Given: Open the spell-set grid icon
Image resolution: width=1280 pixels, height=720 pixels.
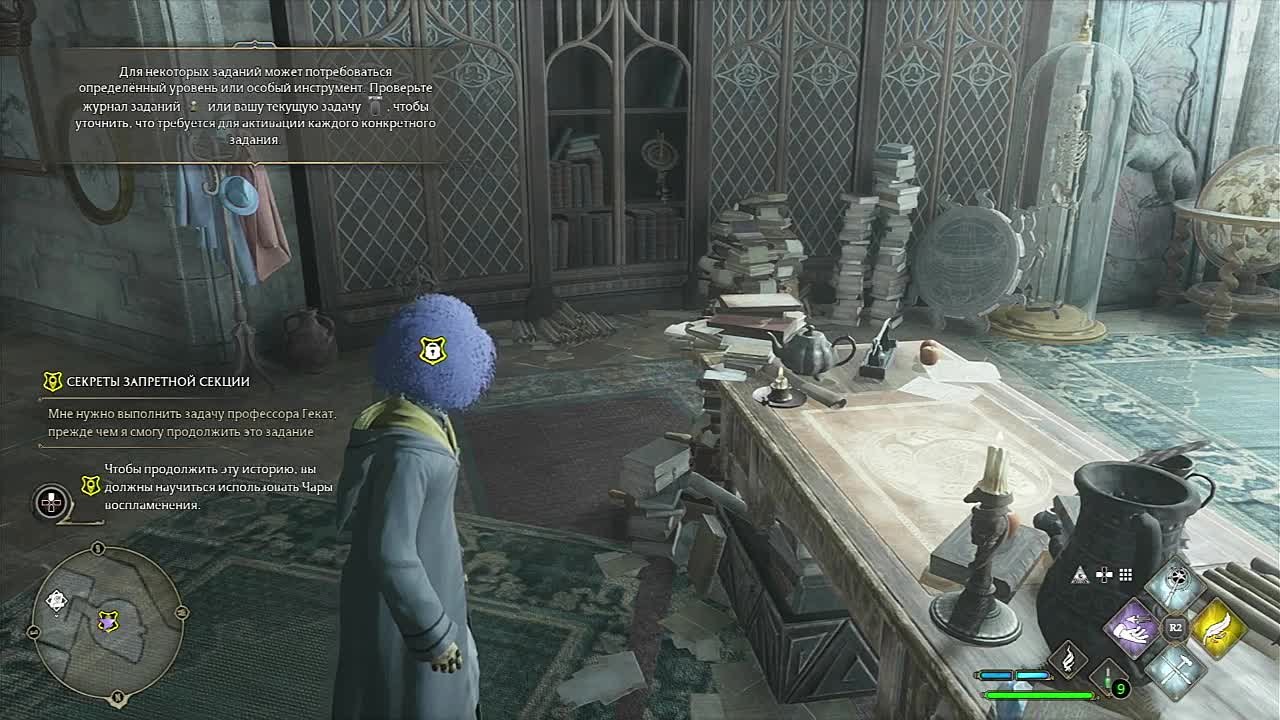Looking at the screenshot, I should (1126, 575).
